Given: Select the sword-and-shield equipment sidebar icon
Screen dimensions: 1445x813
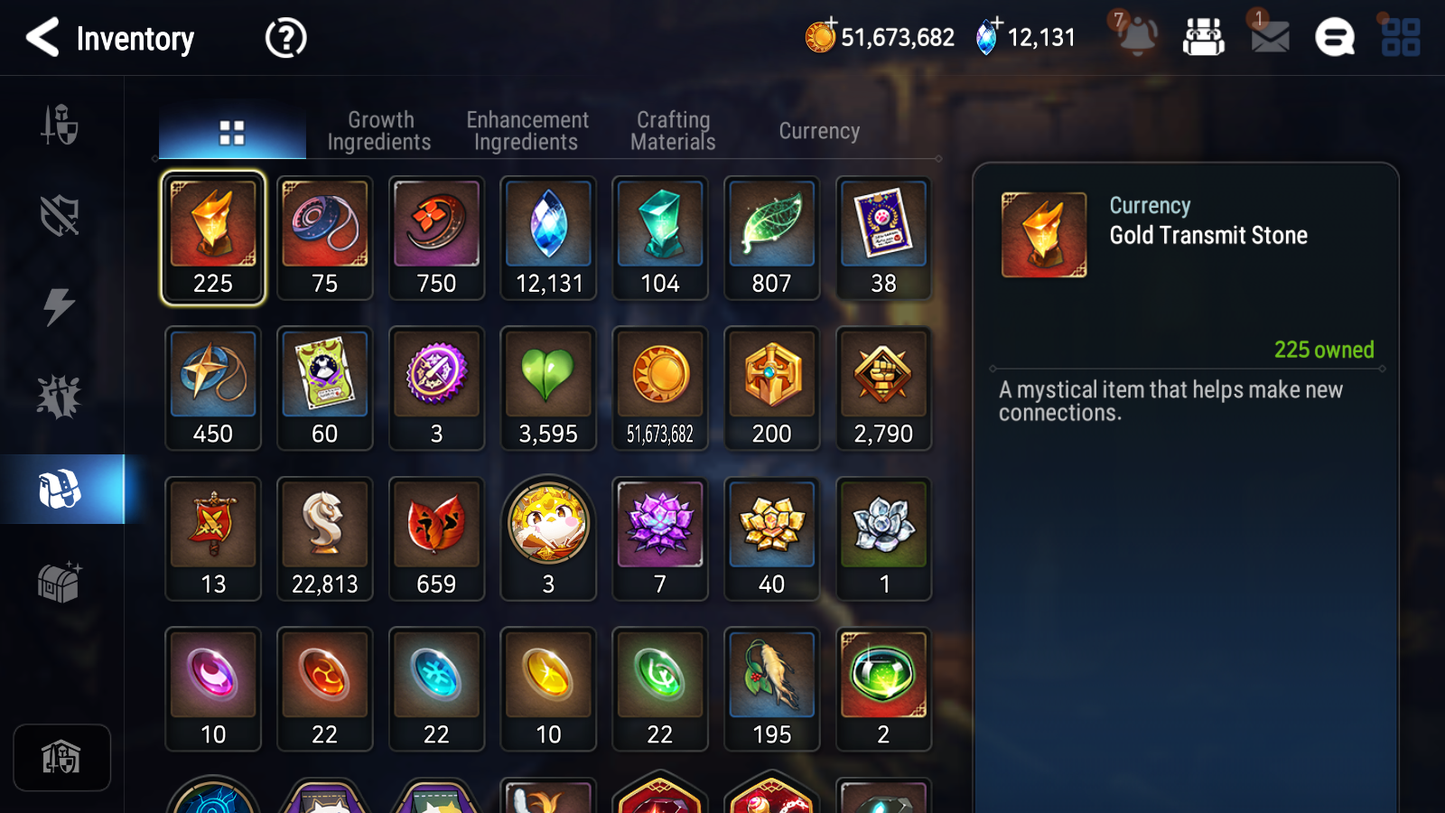Looking at the screenshot, I should 61,122.
